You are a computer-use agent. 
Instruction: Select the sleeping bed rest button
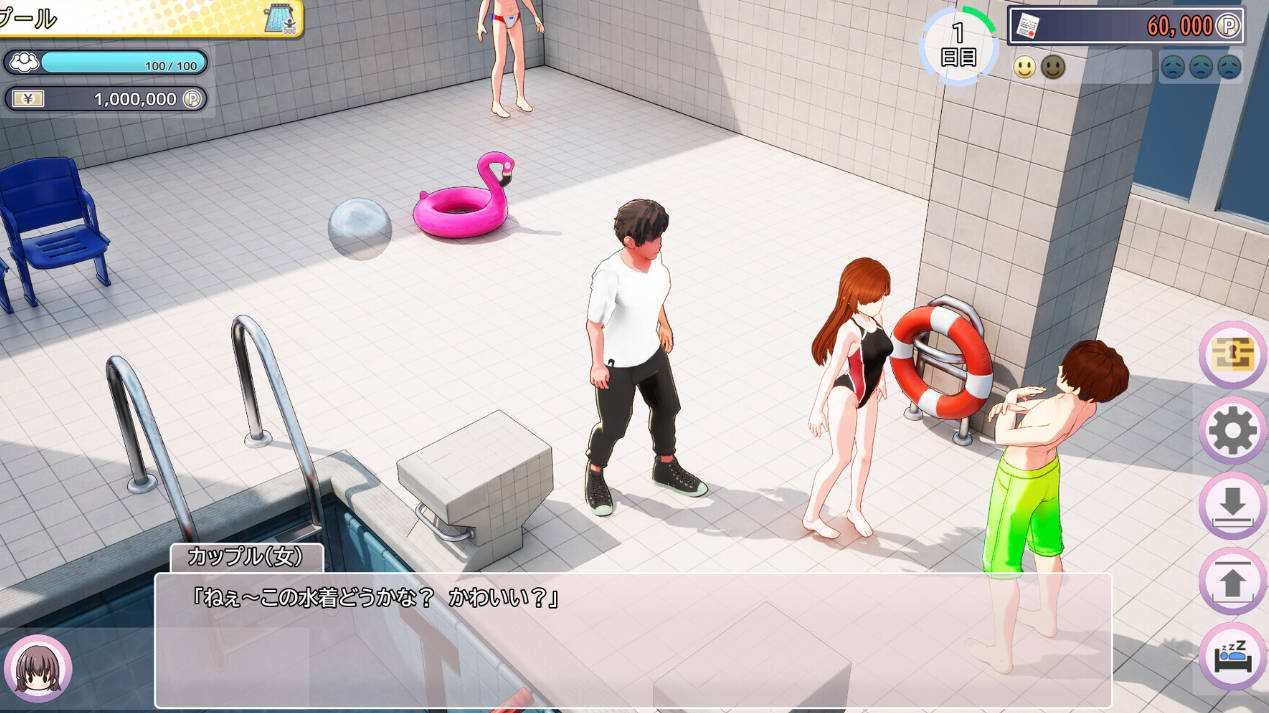click(1233, 656)
